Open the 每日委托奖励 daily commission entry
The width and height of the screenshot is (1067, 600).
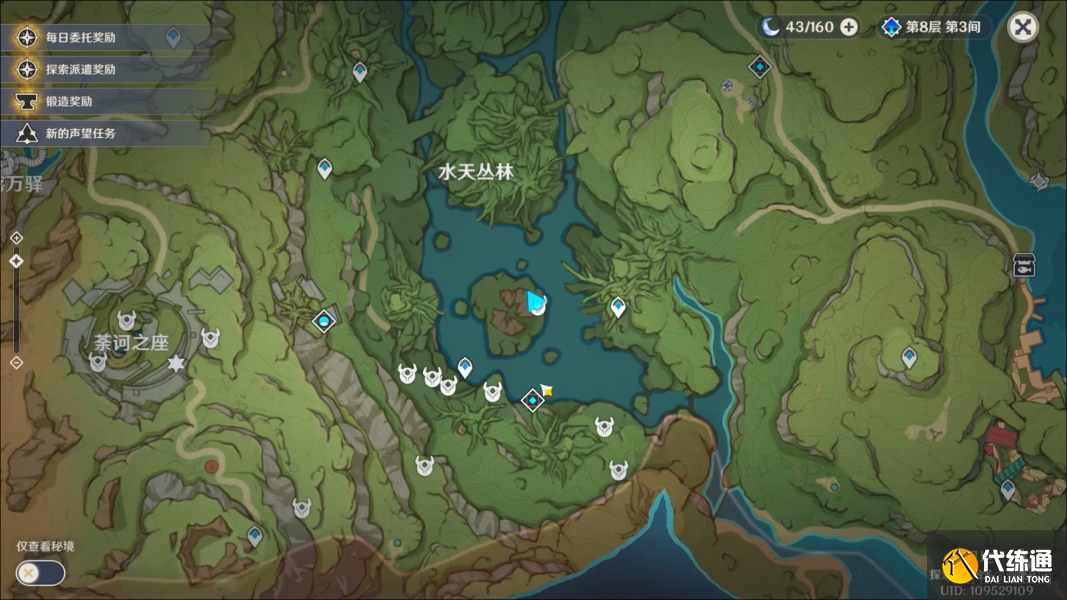click(80, 38)
